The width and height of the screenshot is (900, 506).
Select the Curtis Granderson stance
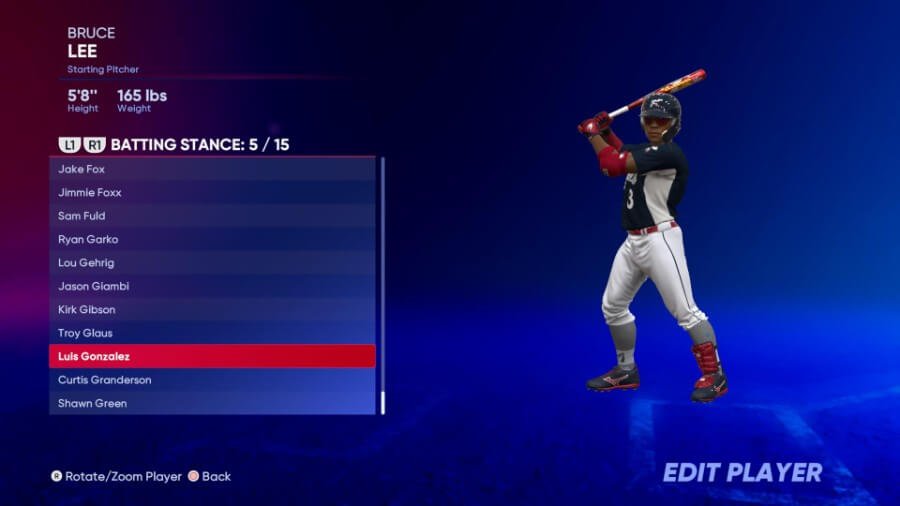(x=212, y=380)
